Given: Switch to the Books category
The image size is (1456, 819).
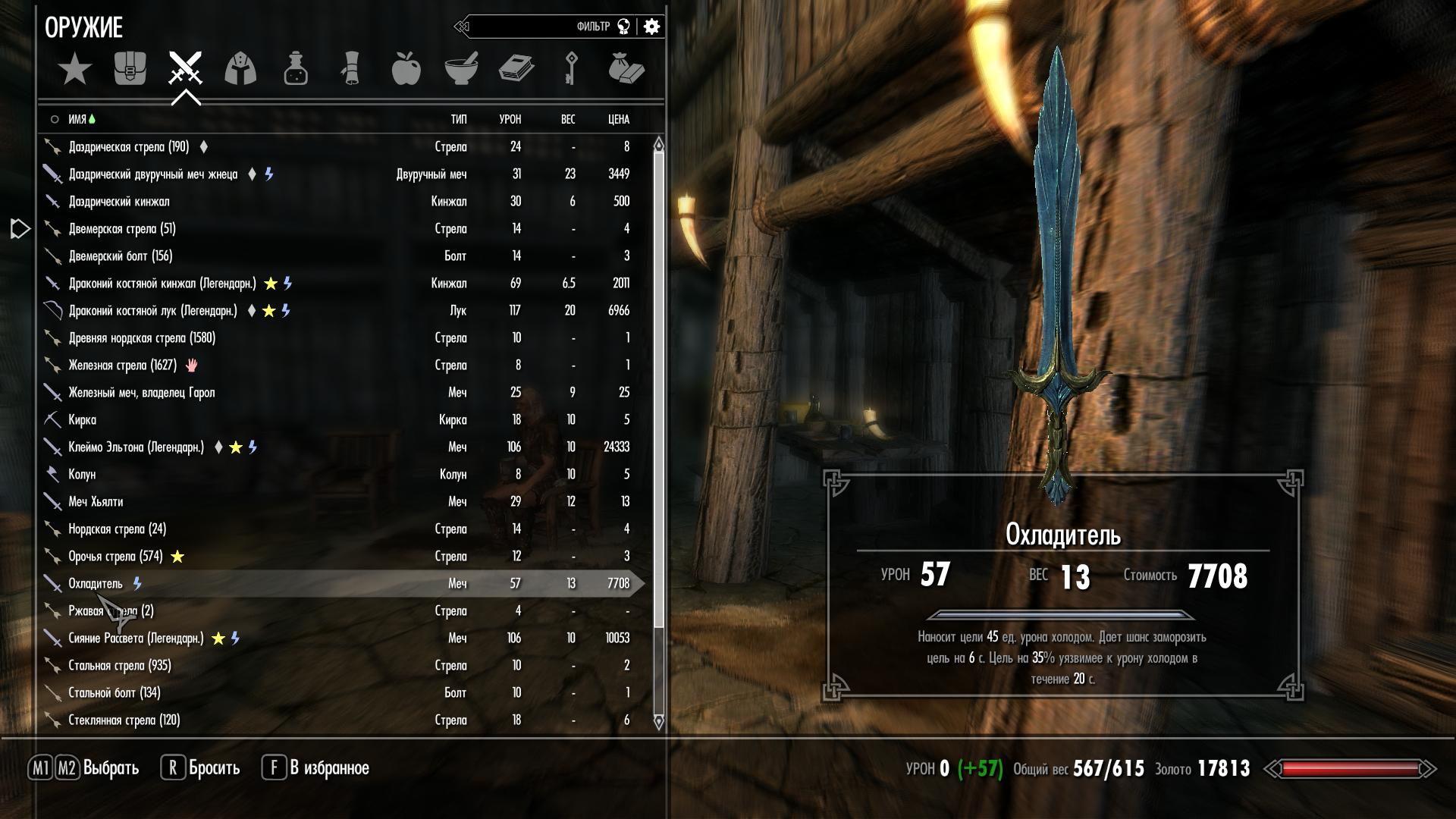Looking at the screenshot, I should click(x=516, y=69).
